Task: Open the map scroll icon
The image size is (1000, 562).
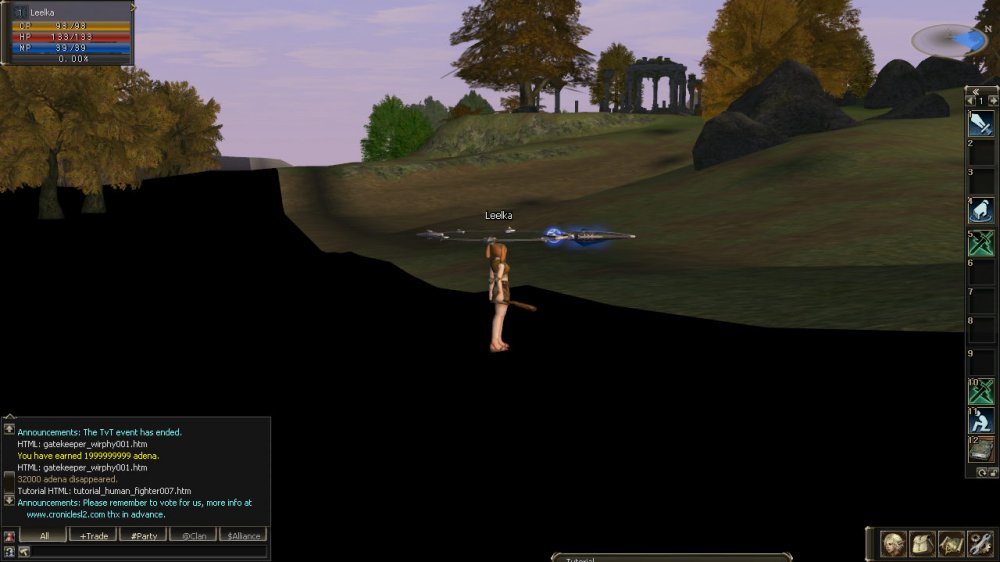Action: [x=951, y=544]
